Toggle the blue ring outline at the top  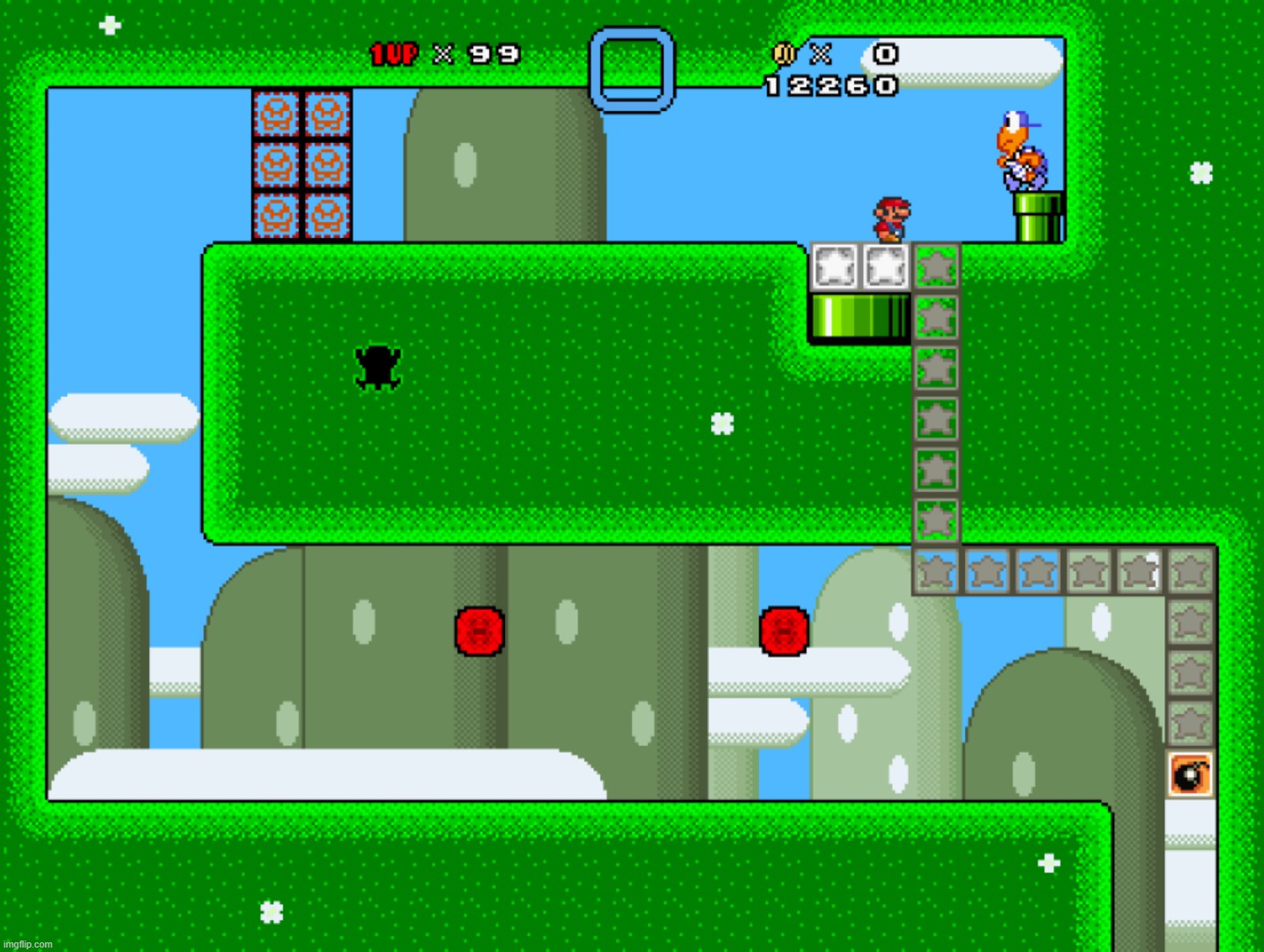tap(631, 69)
